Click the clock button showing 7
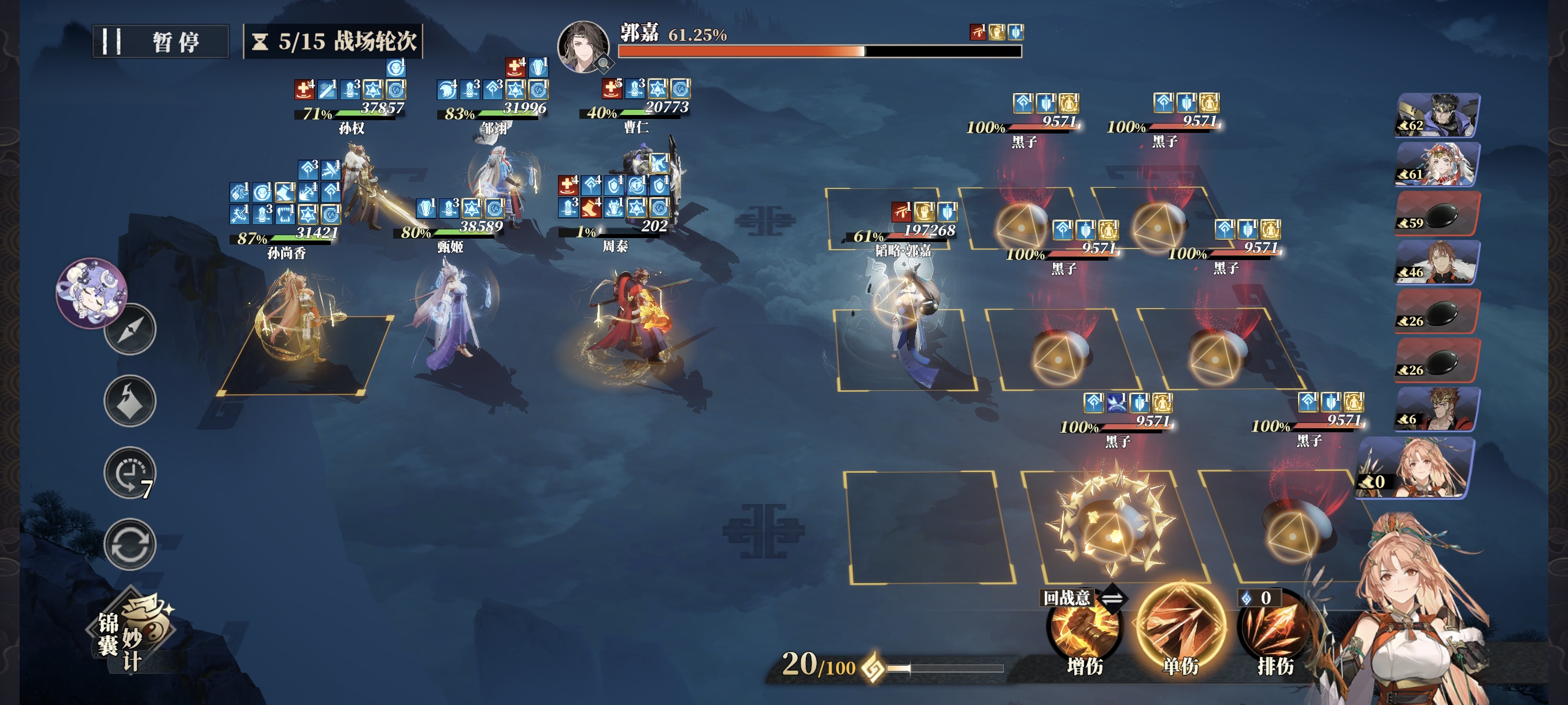Screen dimensions: 1568x705 click(x=130, y=473)
